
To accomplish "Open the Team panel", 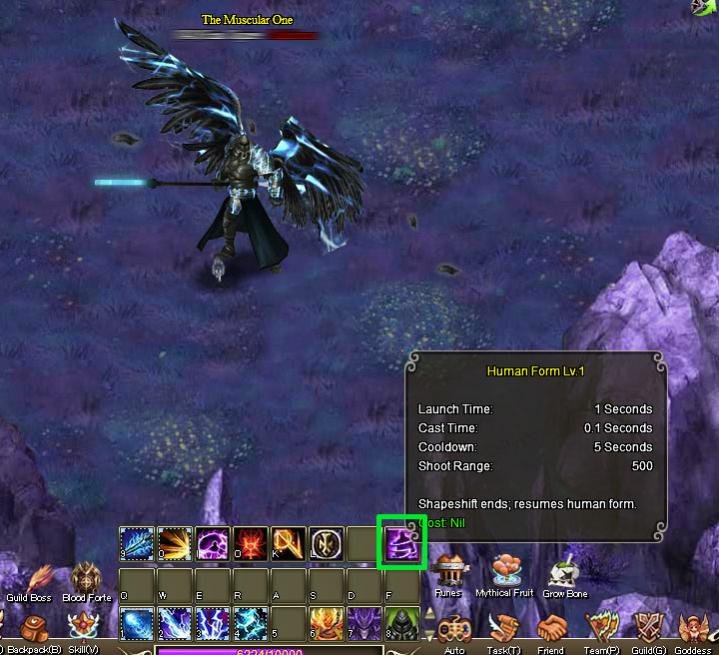I will pyautogui.click(x=601, y=630).
